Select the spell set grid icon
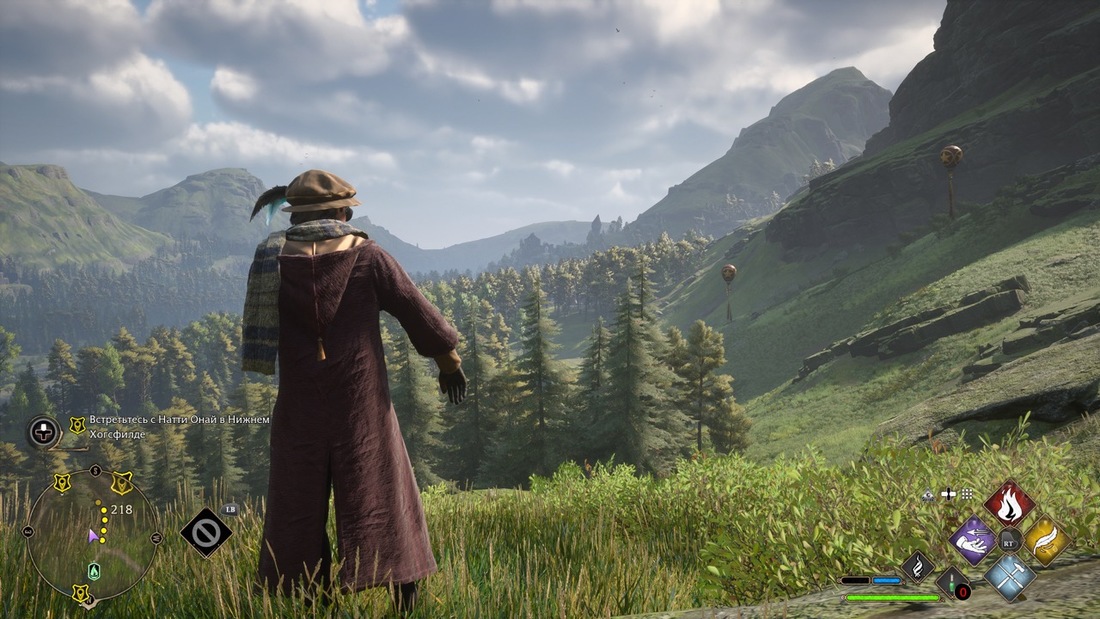The image size is (1100, 619). (967, 494)
